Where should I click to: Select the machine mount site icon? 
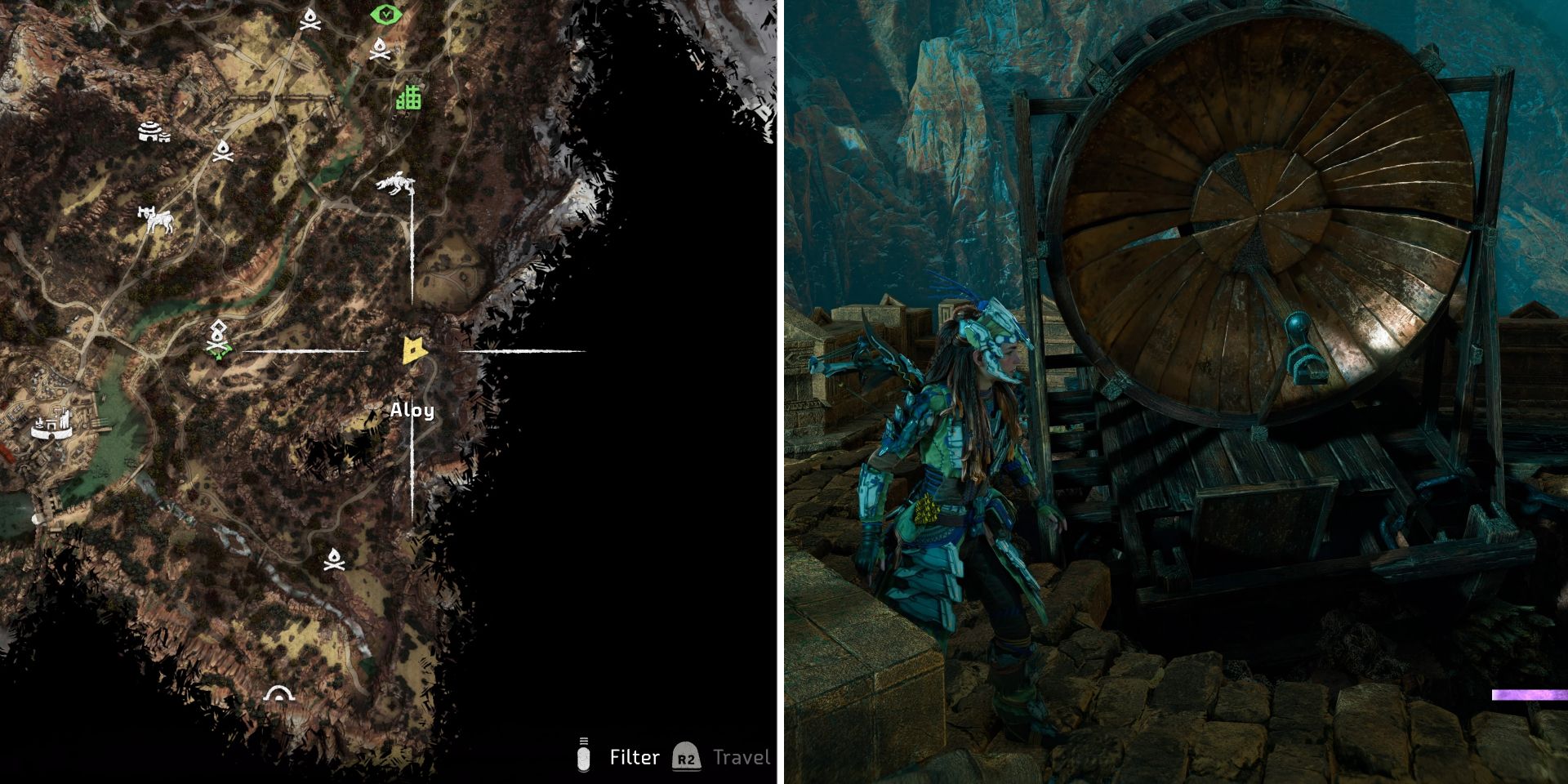tap(158, 222)
